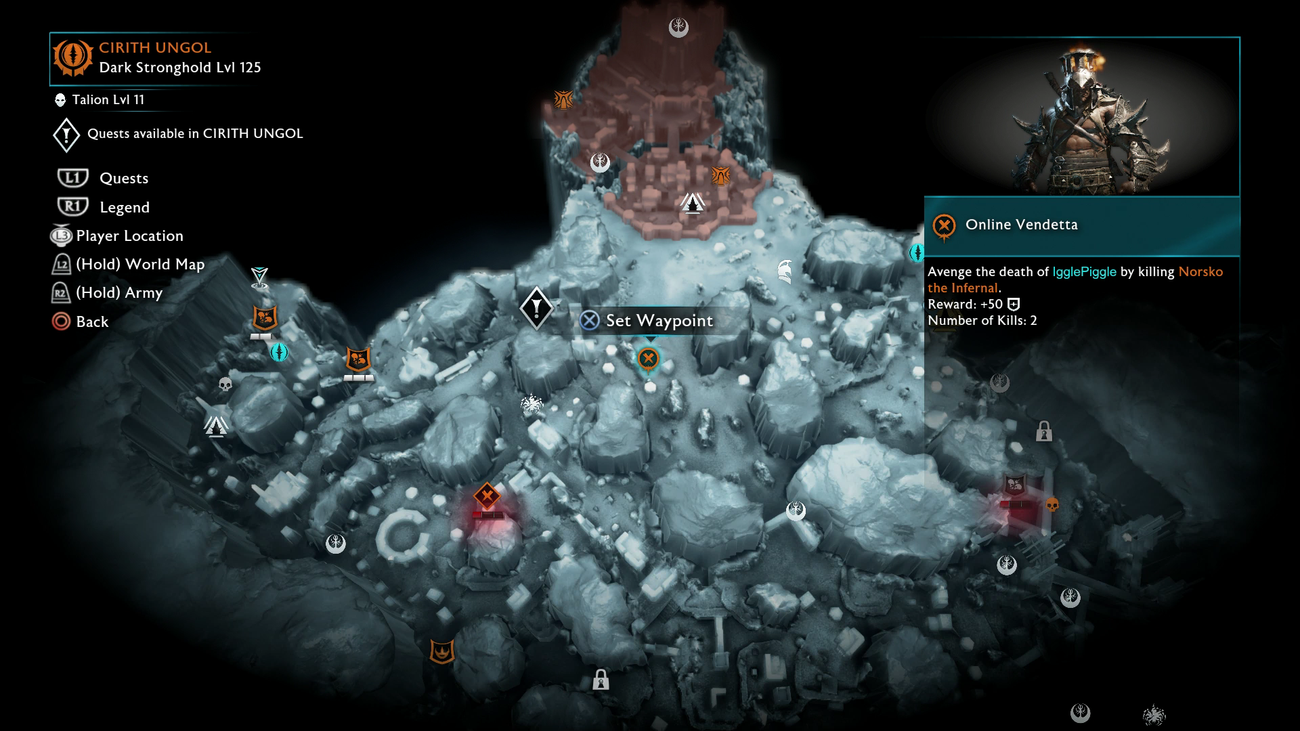Click the white helmet player marker
The height and width of the screenshot is (731, 1300).
click(x=785, y=270)
